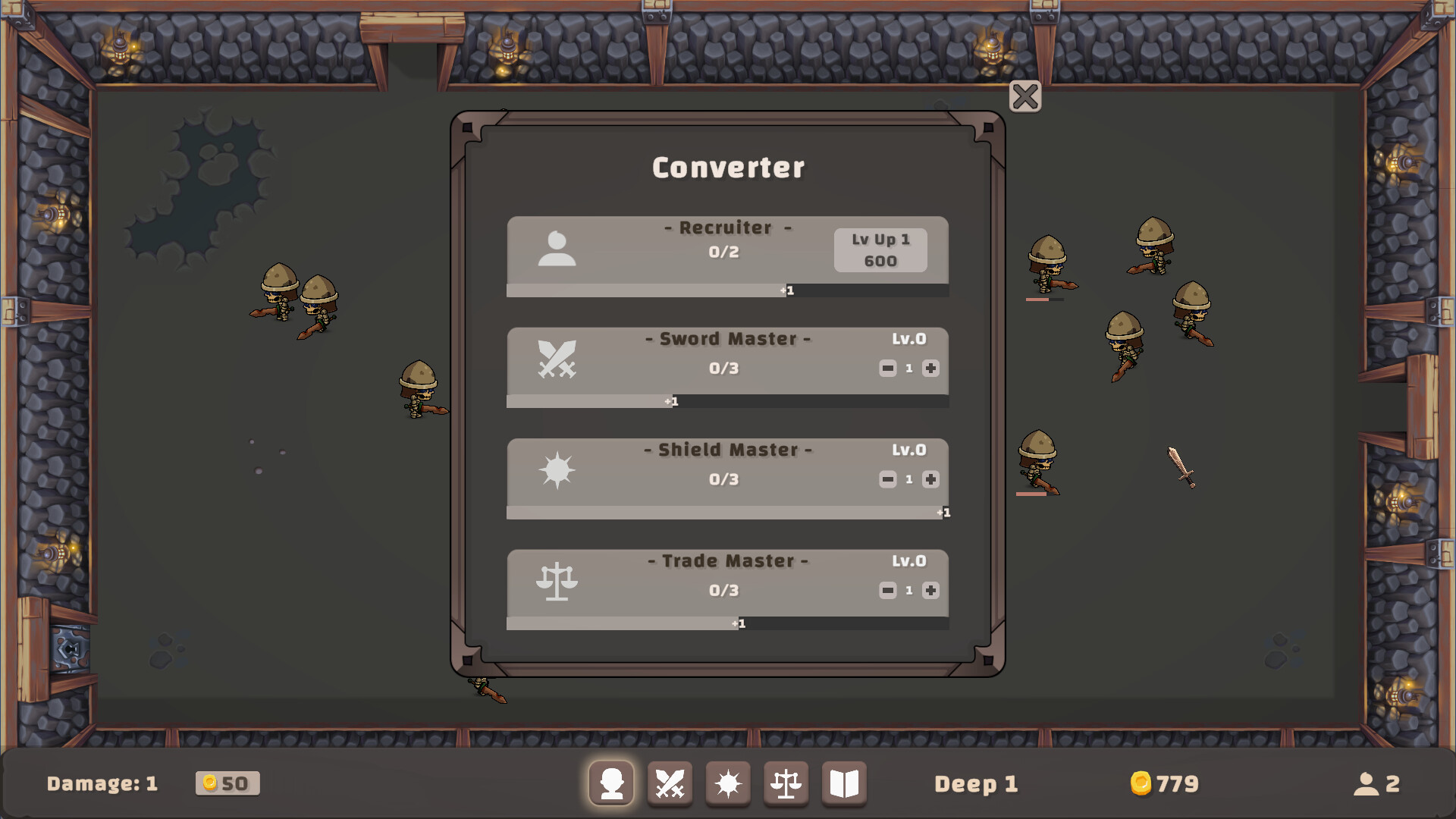Close the Converter window
Image resolution: width=1456 pixels, height=819 pixels.
point(1025,97)
